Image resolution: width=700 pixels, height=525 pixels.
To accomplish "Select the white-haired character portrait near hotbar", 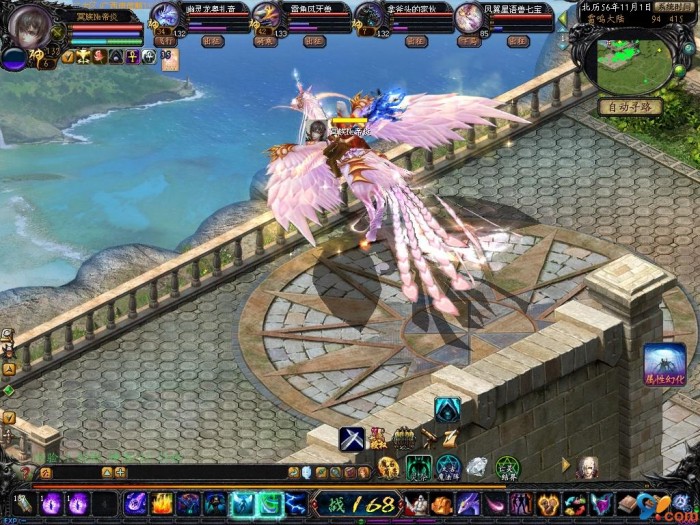I will [x=588, y=466].
